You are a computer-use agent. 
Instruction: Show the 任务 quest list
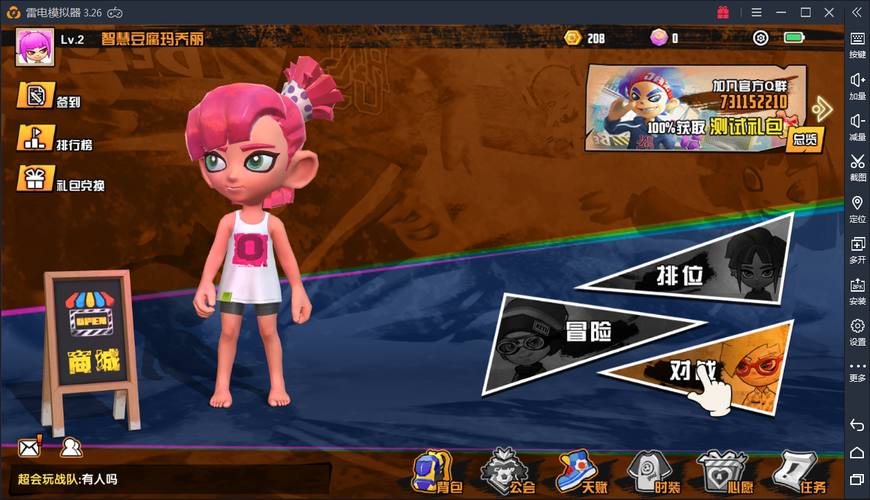pos(798,472)
